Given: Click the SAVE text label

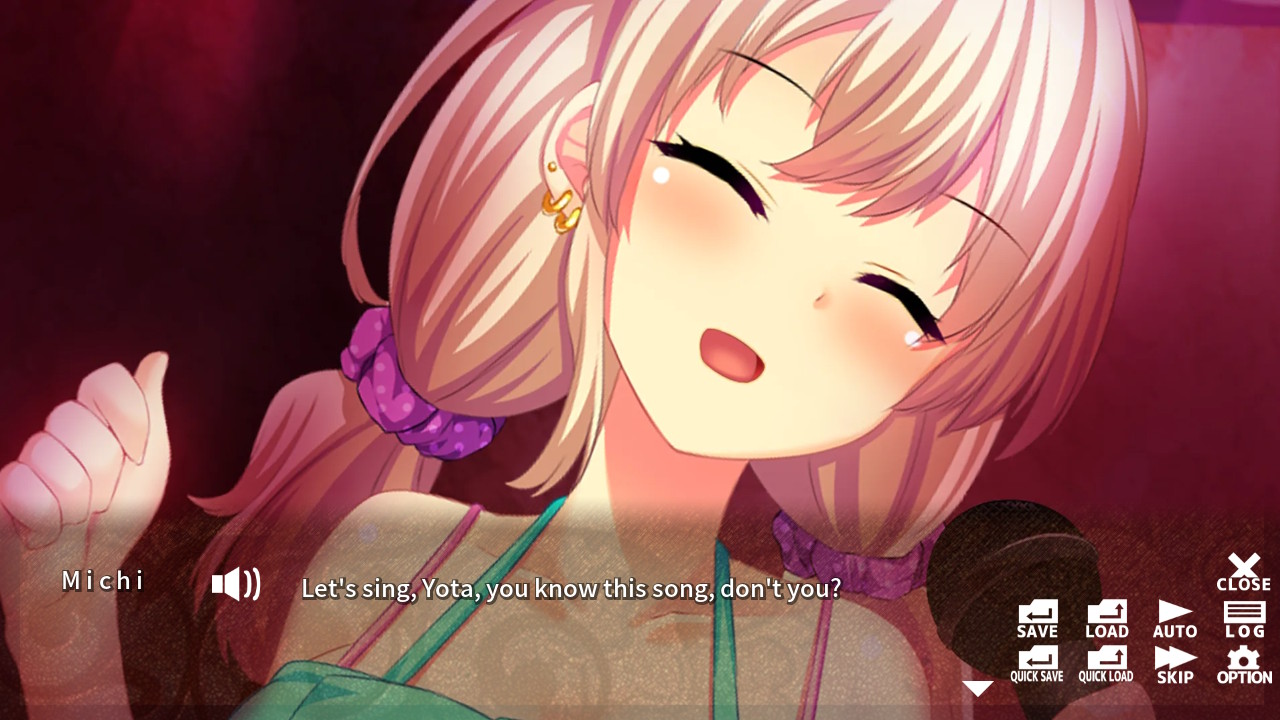Looking at the screenshot, I should [x=1036, y=630].
